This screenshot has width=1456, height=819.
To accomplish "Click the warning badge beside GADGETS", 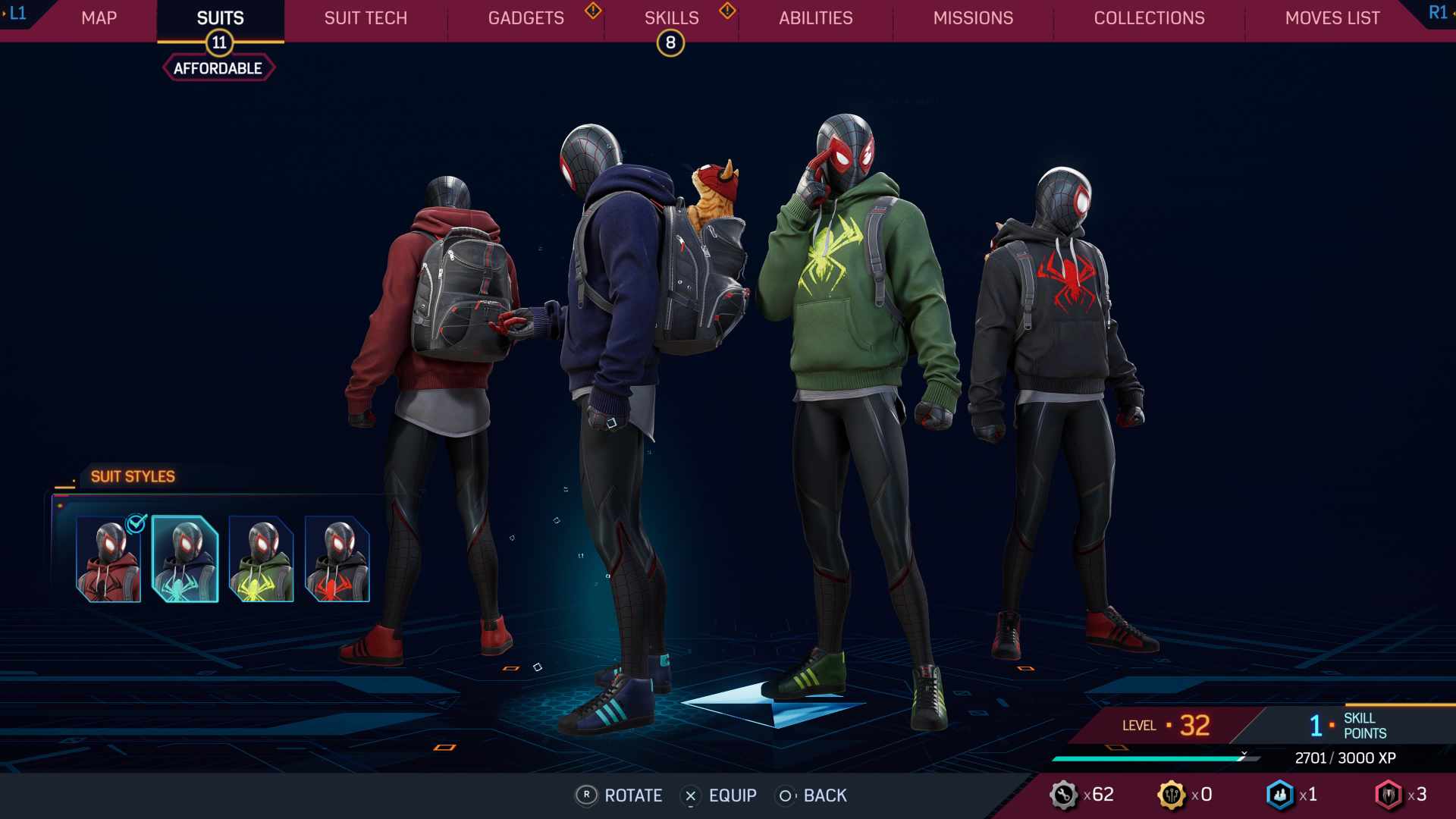I will (591, 12).
